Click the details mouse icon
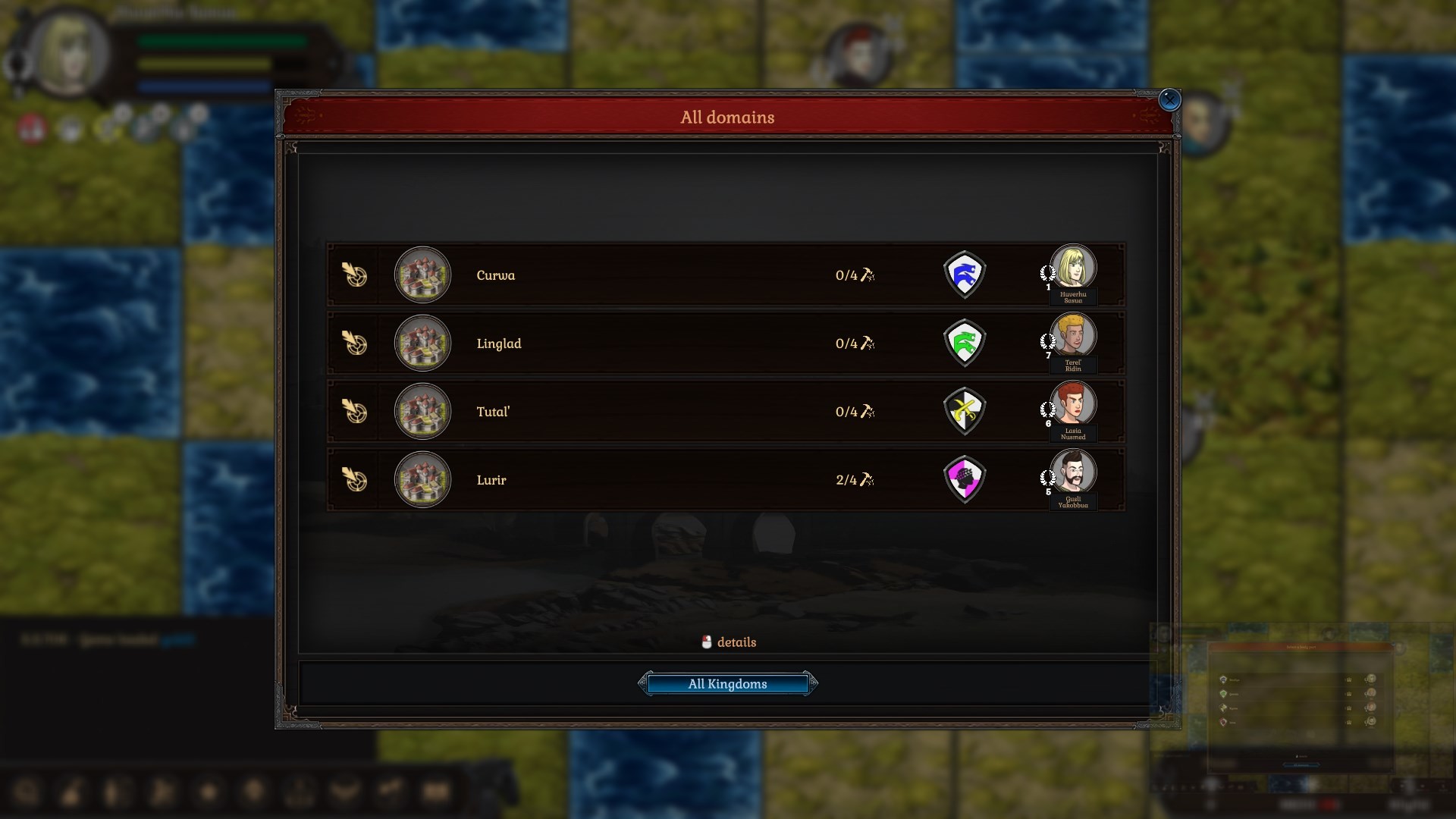This screenshot has width=1456, height=819. click(708, 642)
